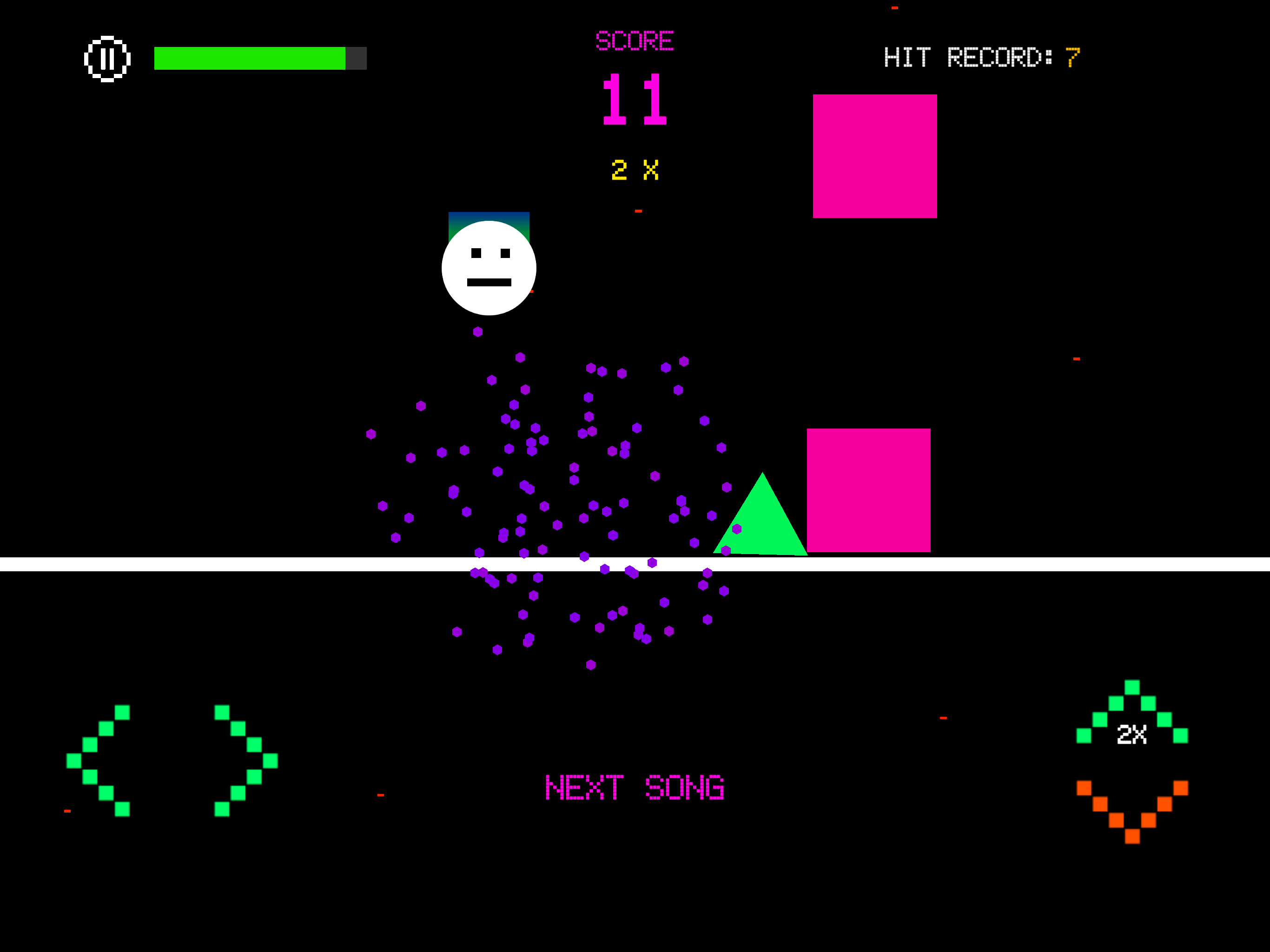Select NEXT SONG to change the music
The height and width of the screenshot is (952, 1270).
[634, 787]
